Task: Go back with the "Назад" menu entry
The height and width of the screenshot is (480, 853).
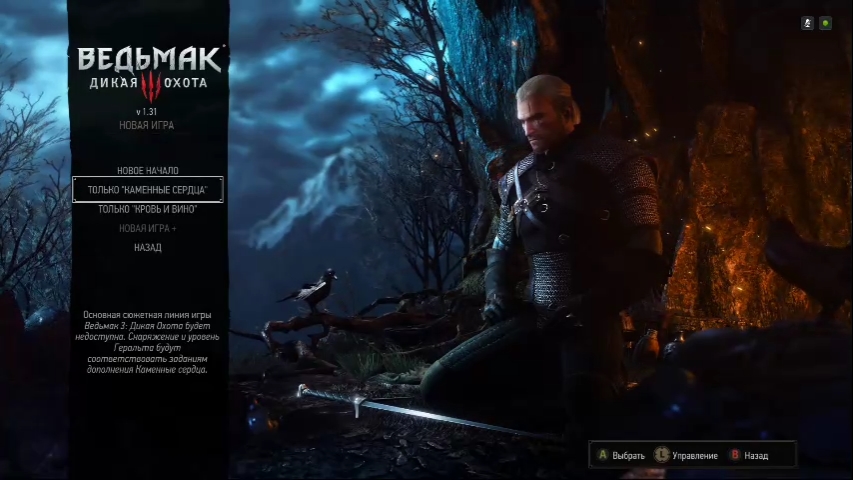Action: [x=147, y=247]
